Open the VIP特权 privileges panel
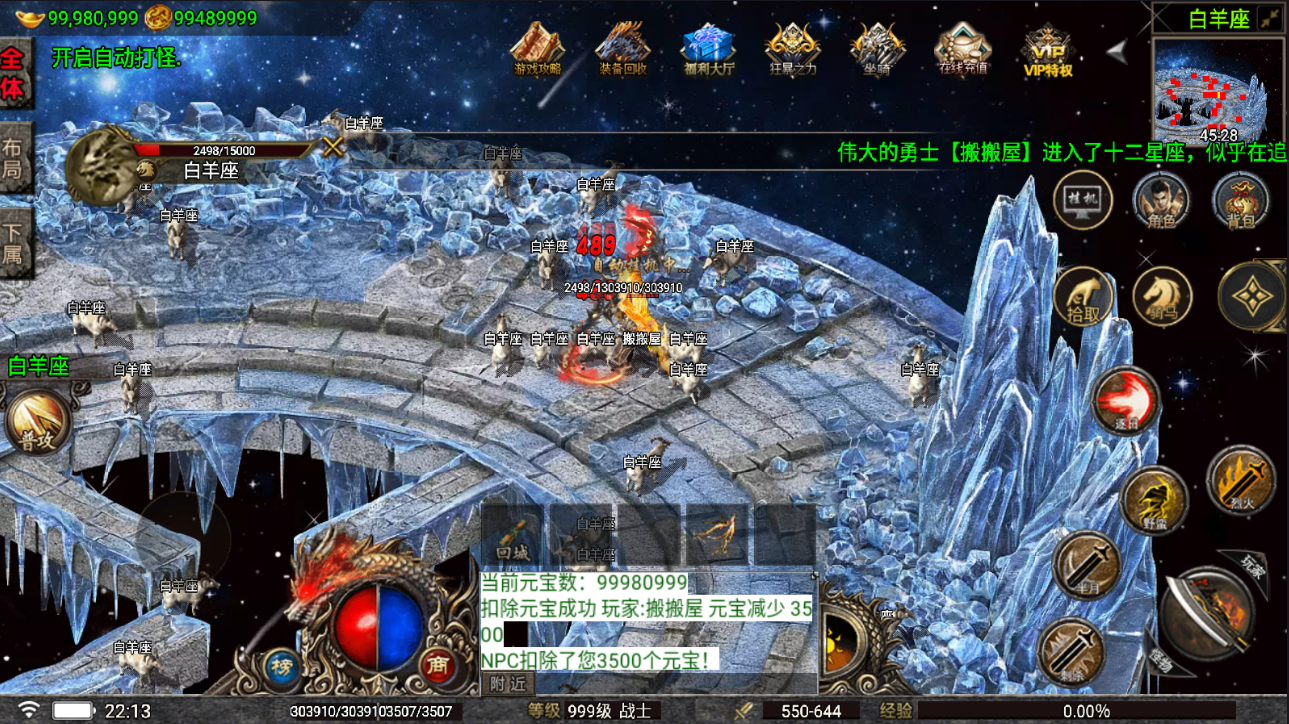 point(1047,50)
